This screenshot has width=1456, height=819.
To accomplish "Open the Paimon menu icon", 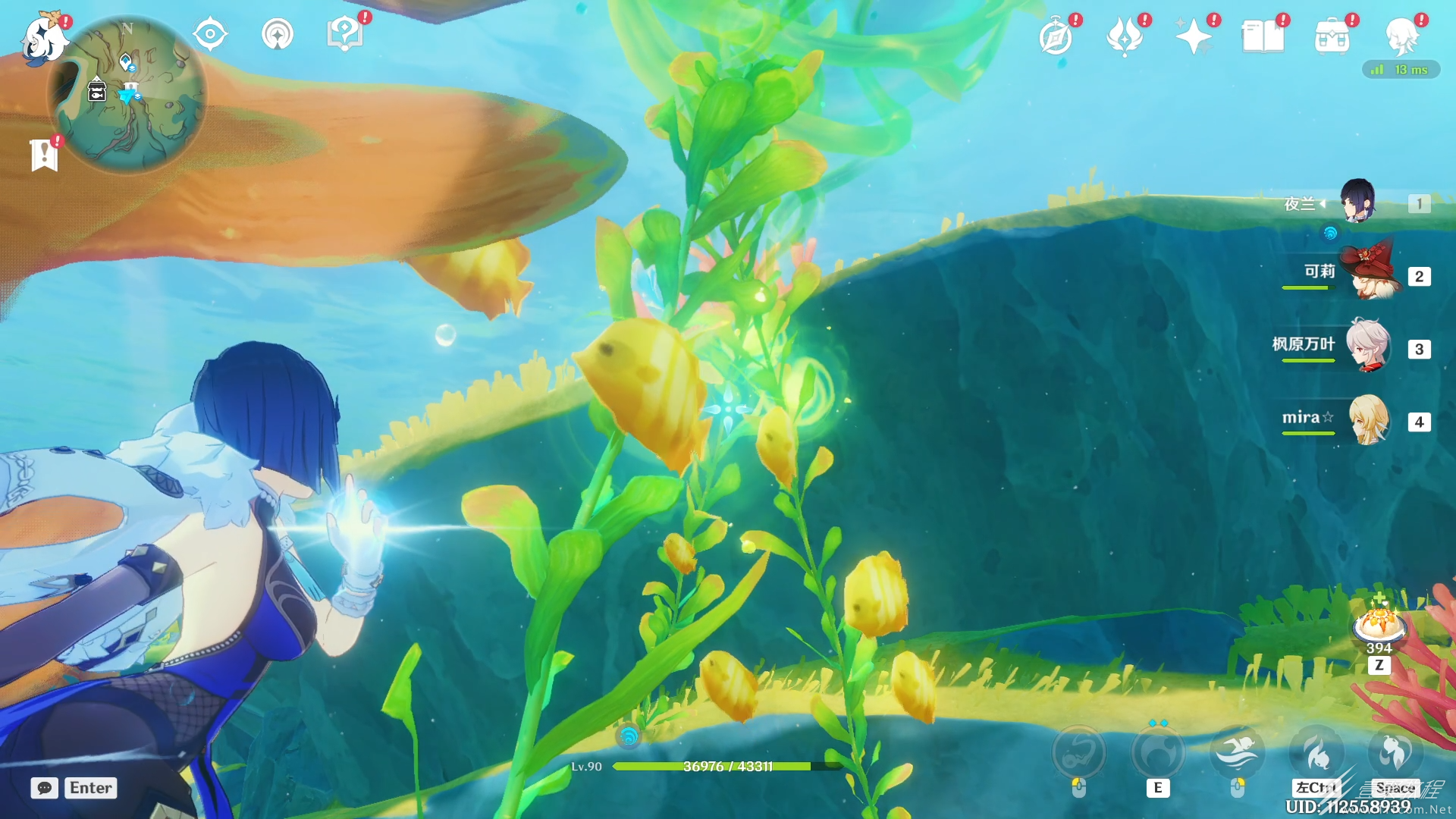I will [42, 38].
